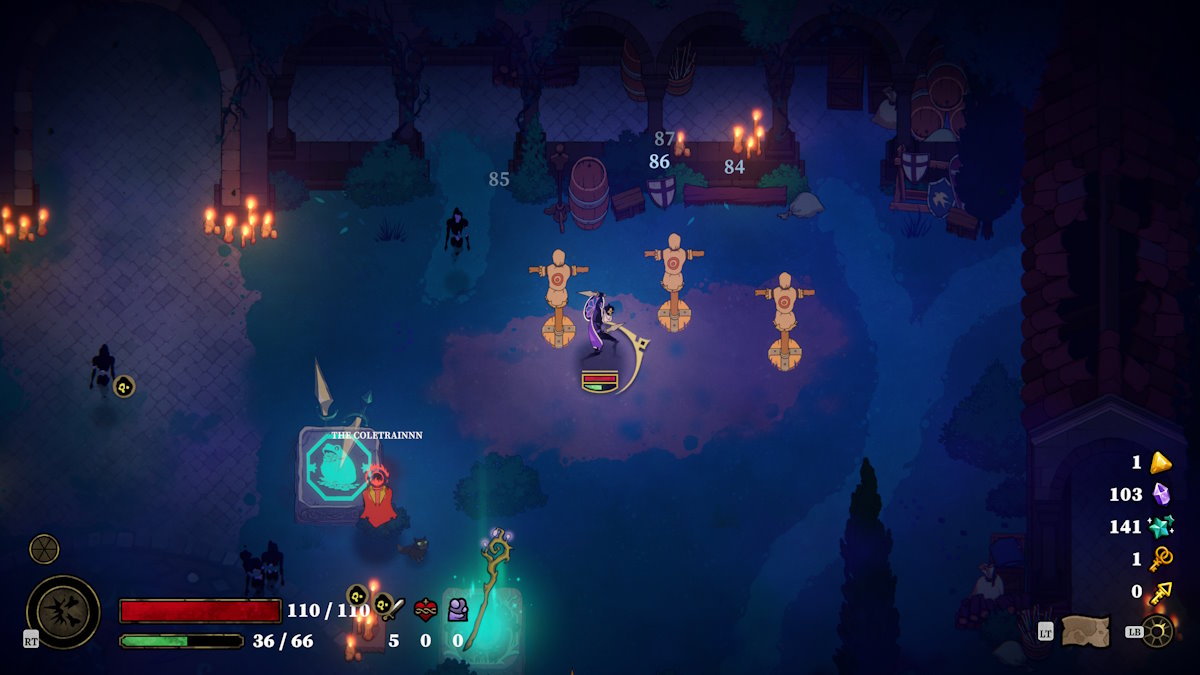Open the parchment map icon

coord(1085,630)
